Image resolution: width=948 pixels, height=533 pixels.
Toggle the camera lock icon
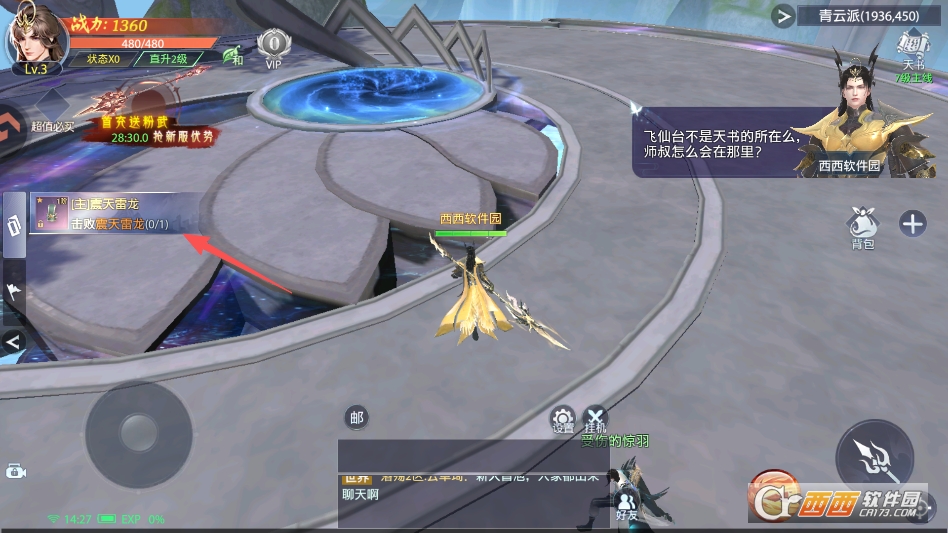click(x=15, y=471)
